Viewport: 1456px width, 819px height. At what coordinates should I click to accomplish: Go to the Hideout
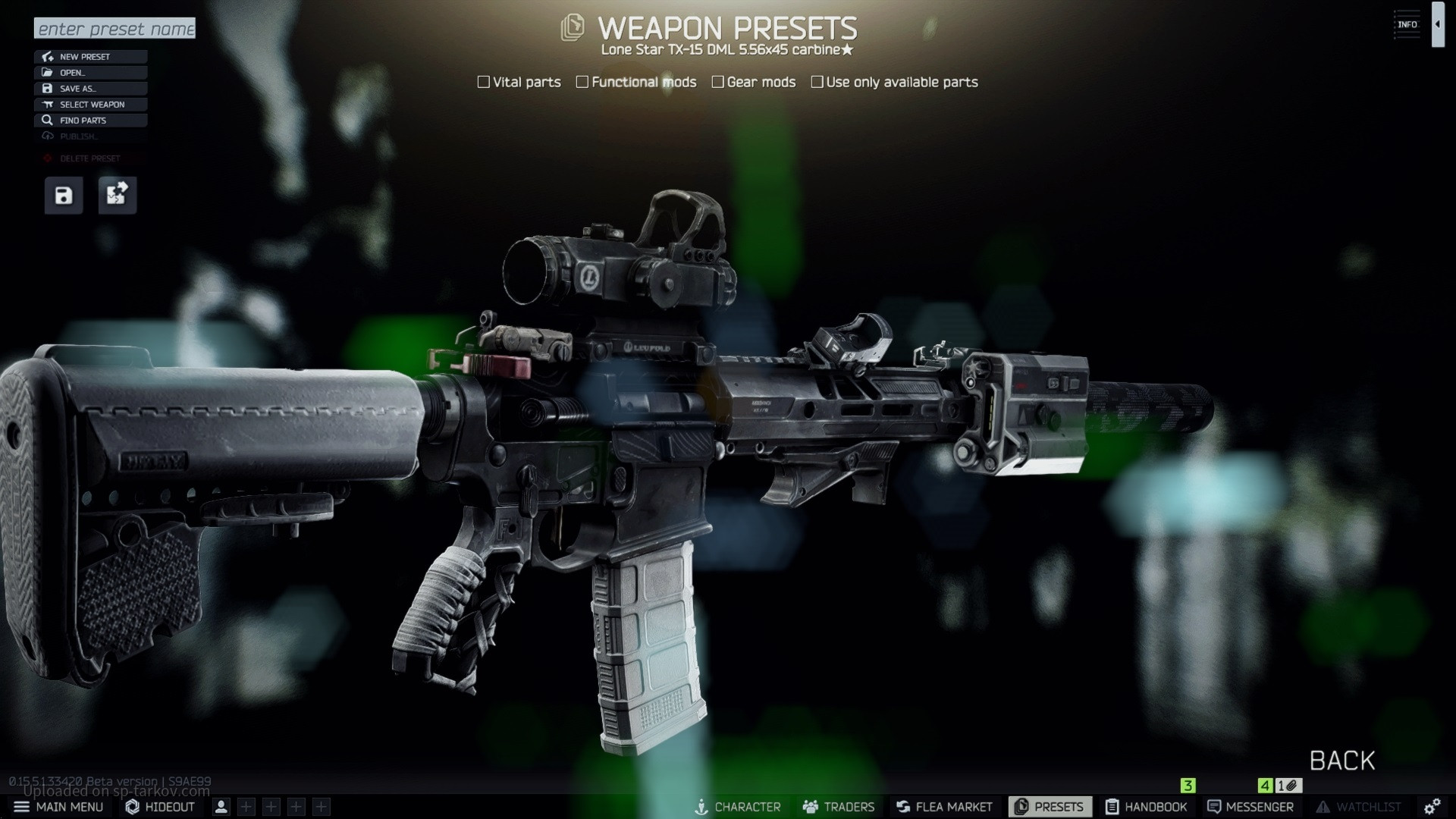pyautogui.click(x=161, y=807)
